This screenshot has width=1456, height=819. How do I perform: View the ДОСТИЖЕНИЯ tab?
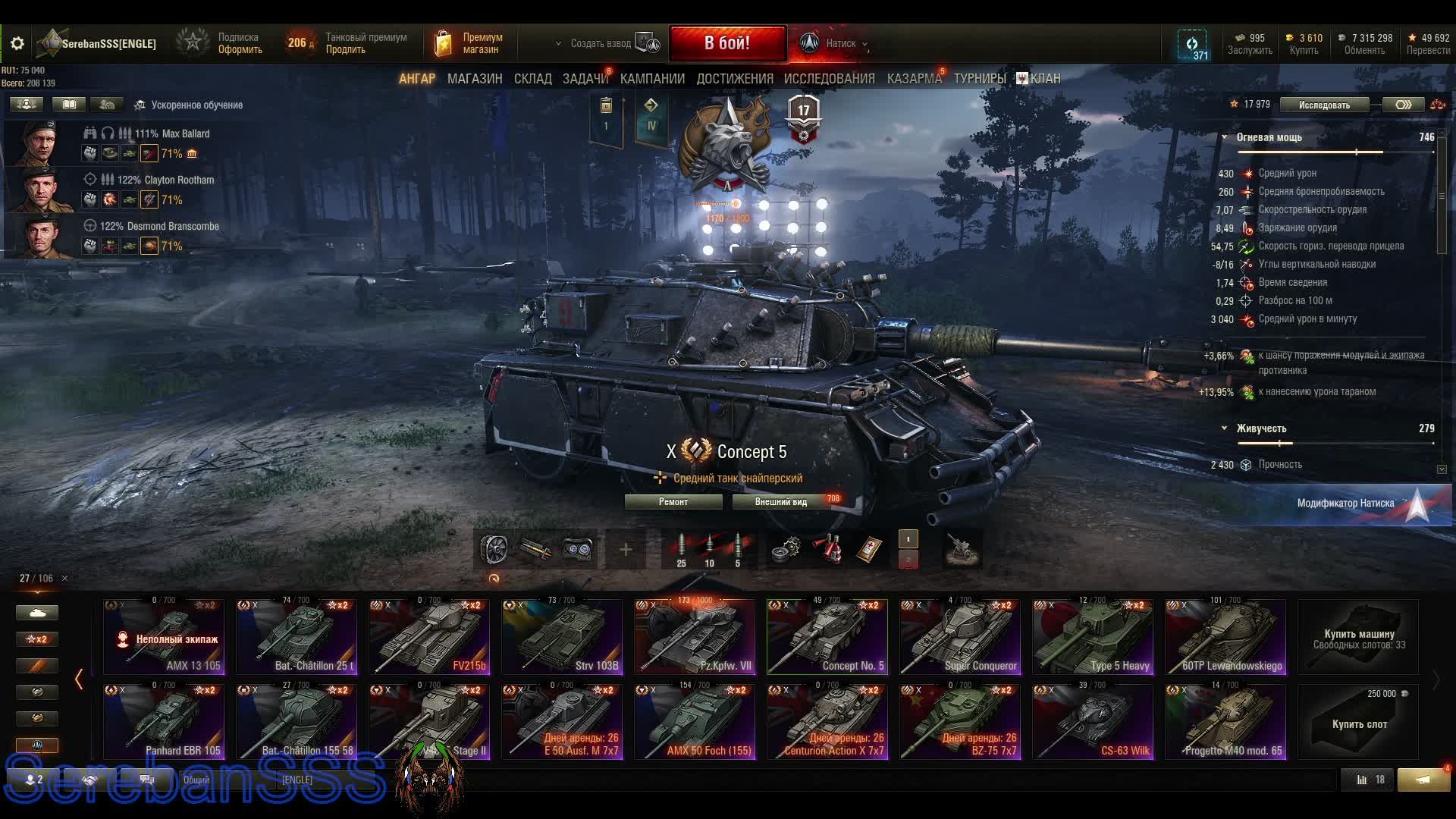click(x=735, y=79)
